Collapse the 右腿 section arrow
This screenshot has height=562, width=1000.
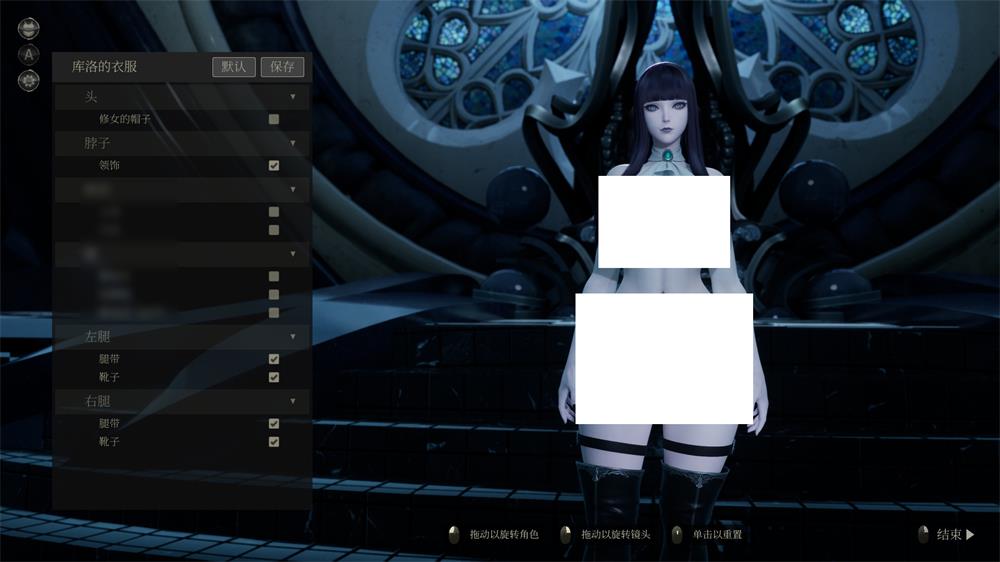tap(293, 401)
